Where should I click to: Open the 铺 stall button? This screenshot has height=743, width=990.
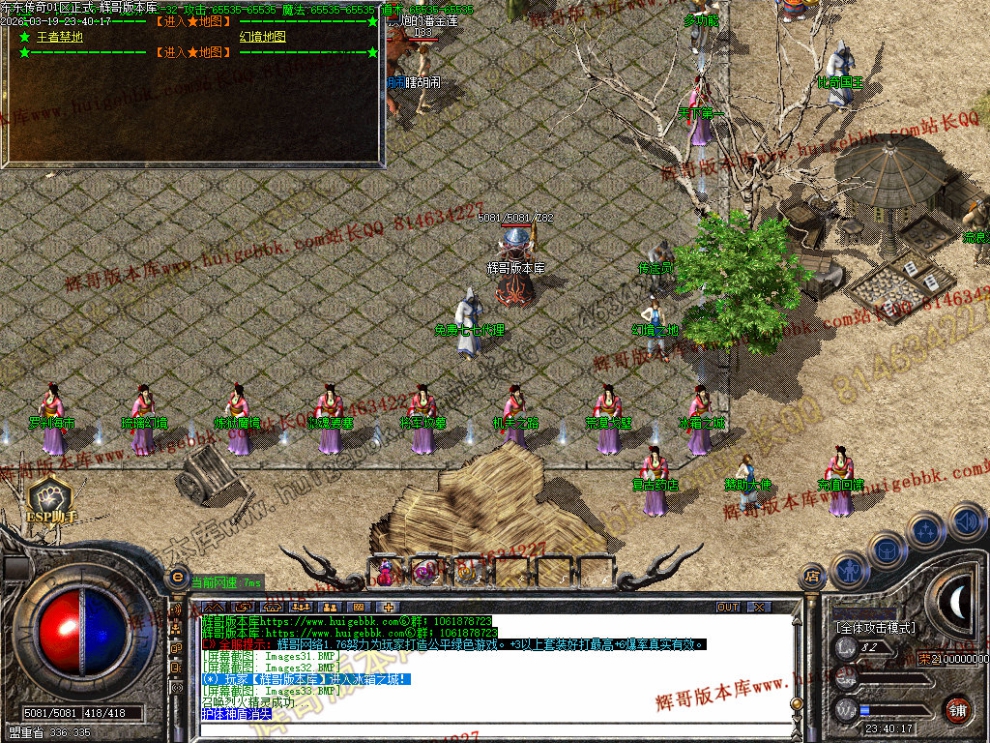[x=957, y=709]
